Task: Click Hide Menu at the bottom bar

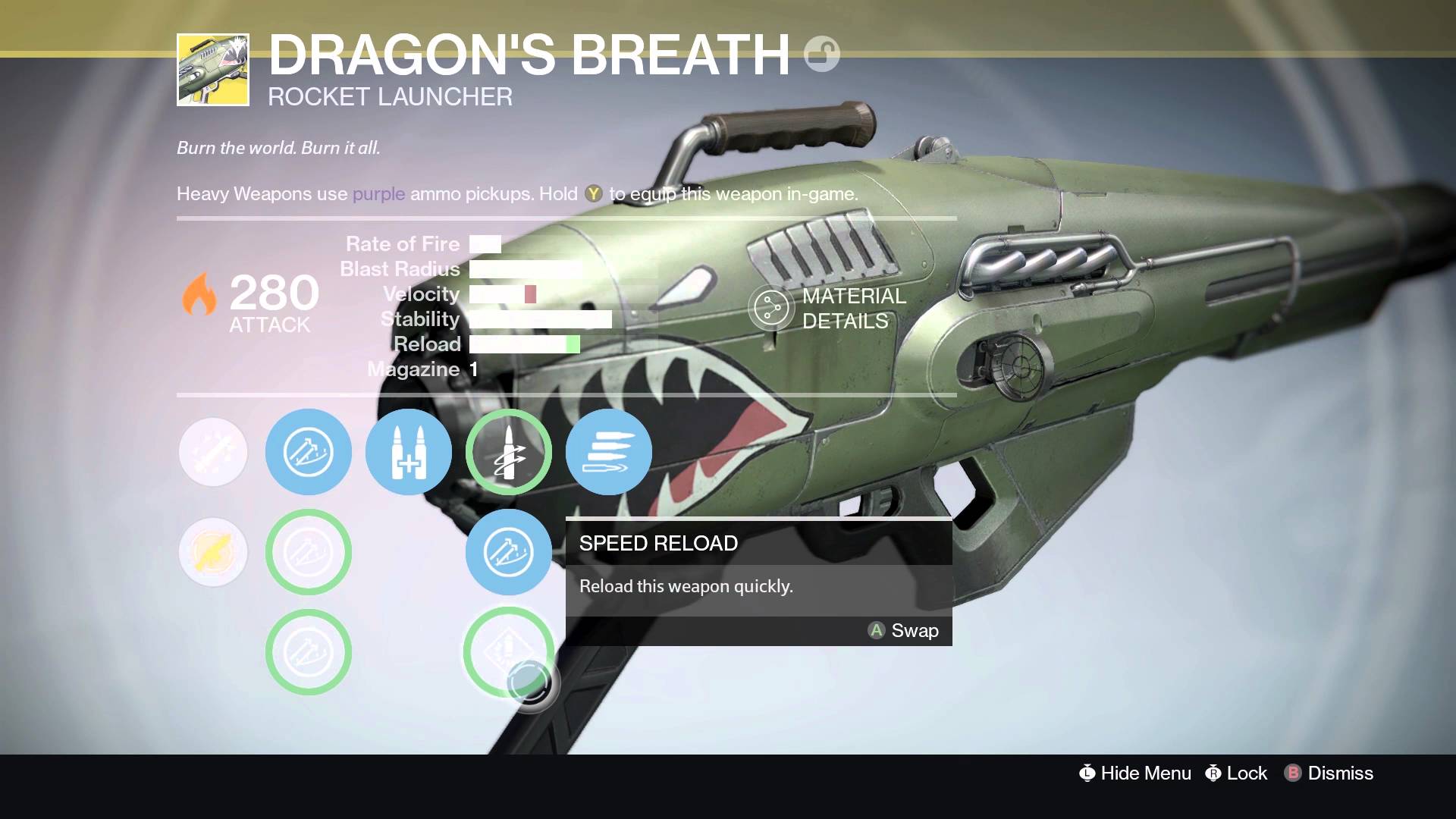Action: point(1145,773)
